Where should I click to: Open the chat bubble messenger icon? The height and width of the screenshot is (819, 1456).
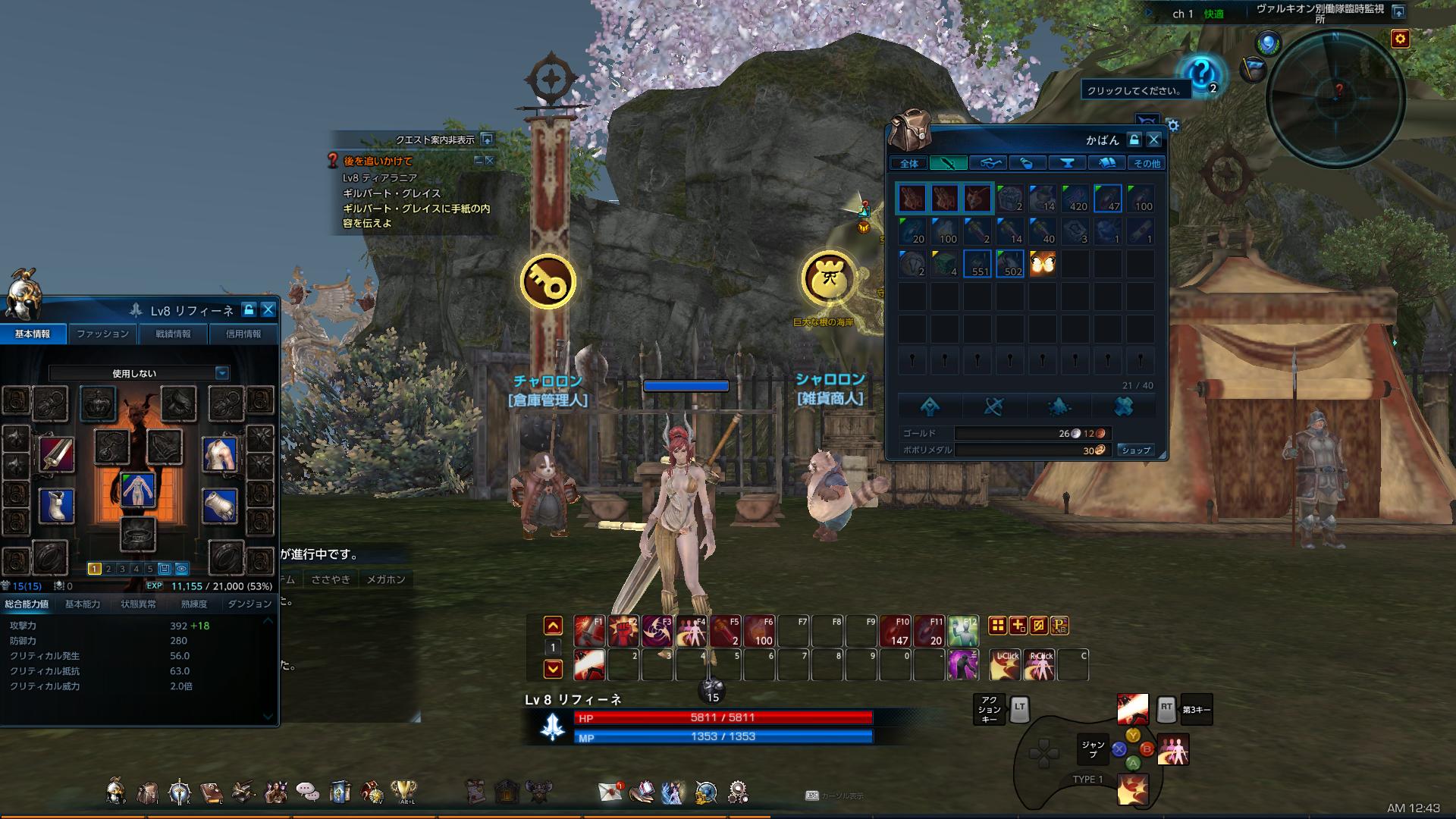click(307, 791)
